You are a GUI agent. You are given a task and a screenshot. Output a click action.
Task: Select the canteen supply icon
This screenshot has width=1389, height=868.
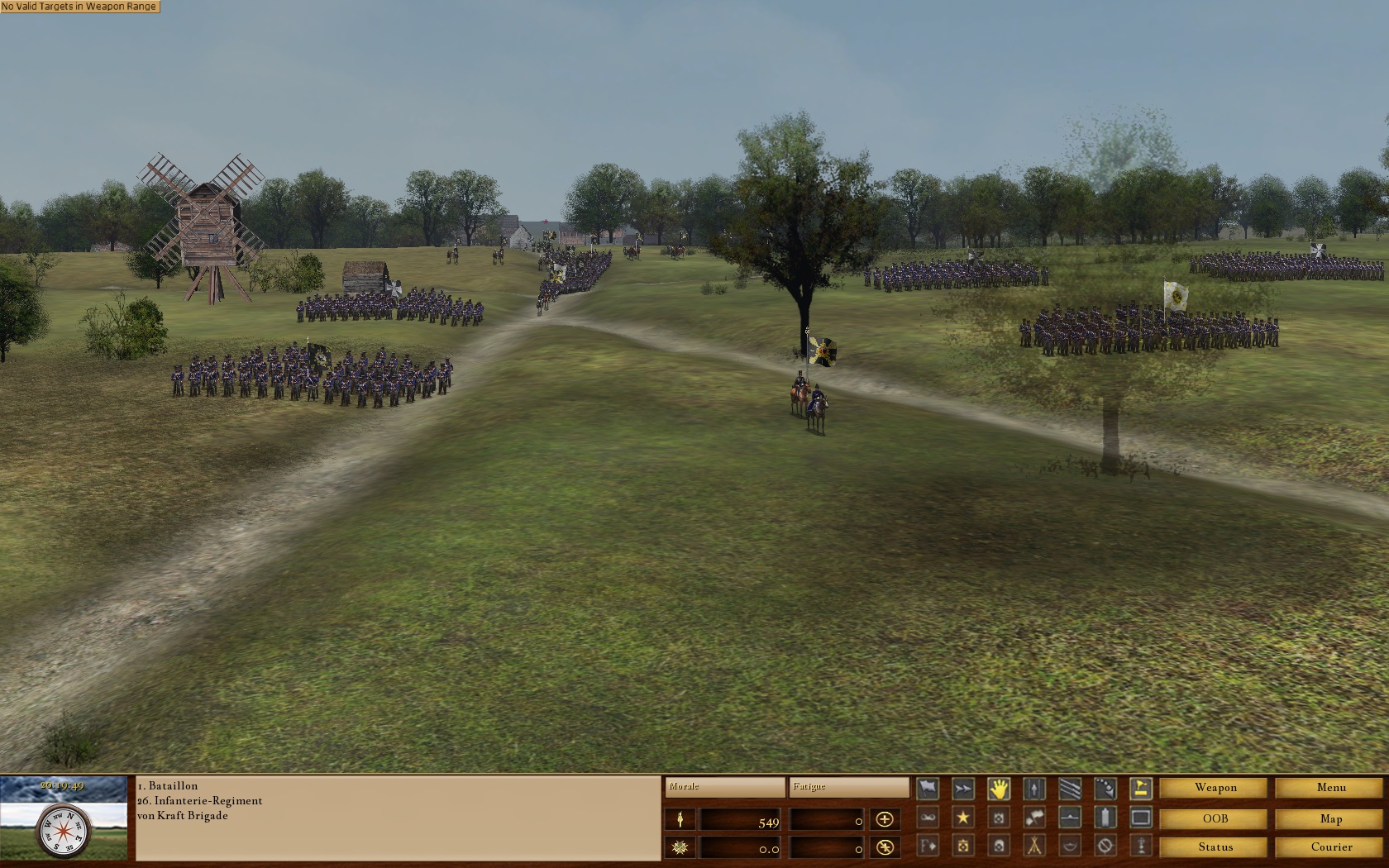(1103, 818)
